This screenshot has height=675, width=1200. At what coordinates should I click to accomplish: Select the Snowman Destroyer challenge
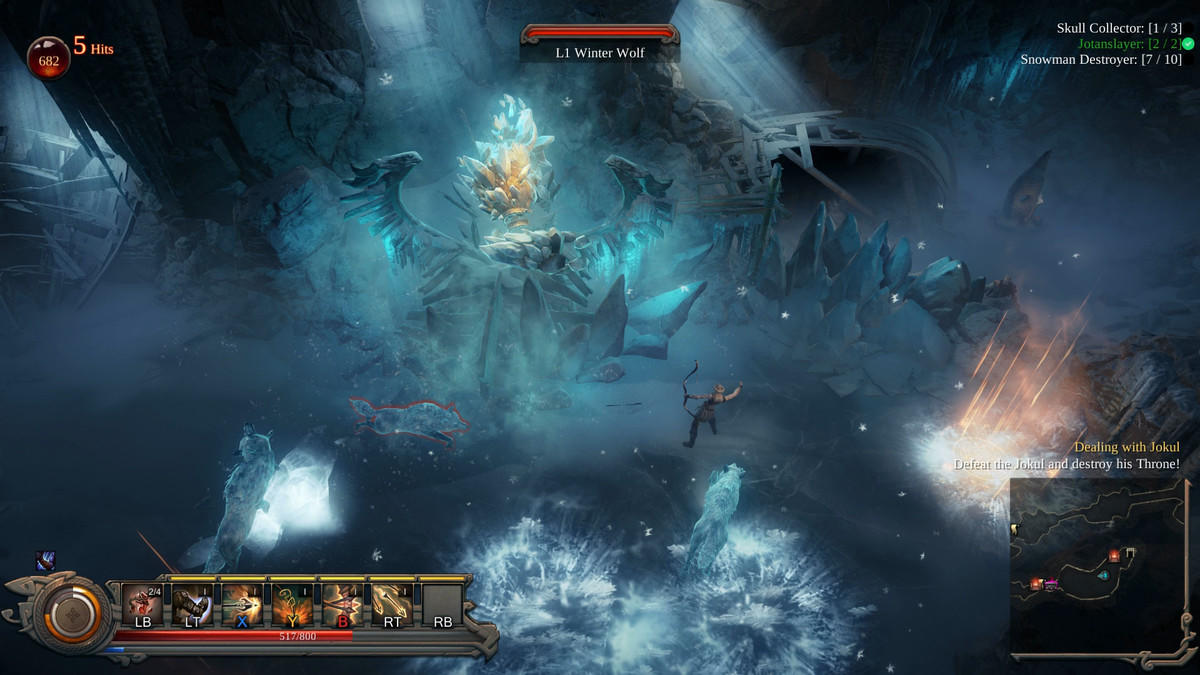(1100, 59)
